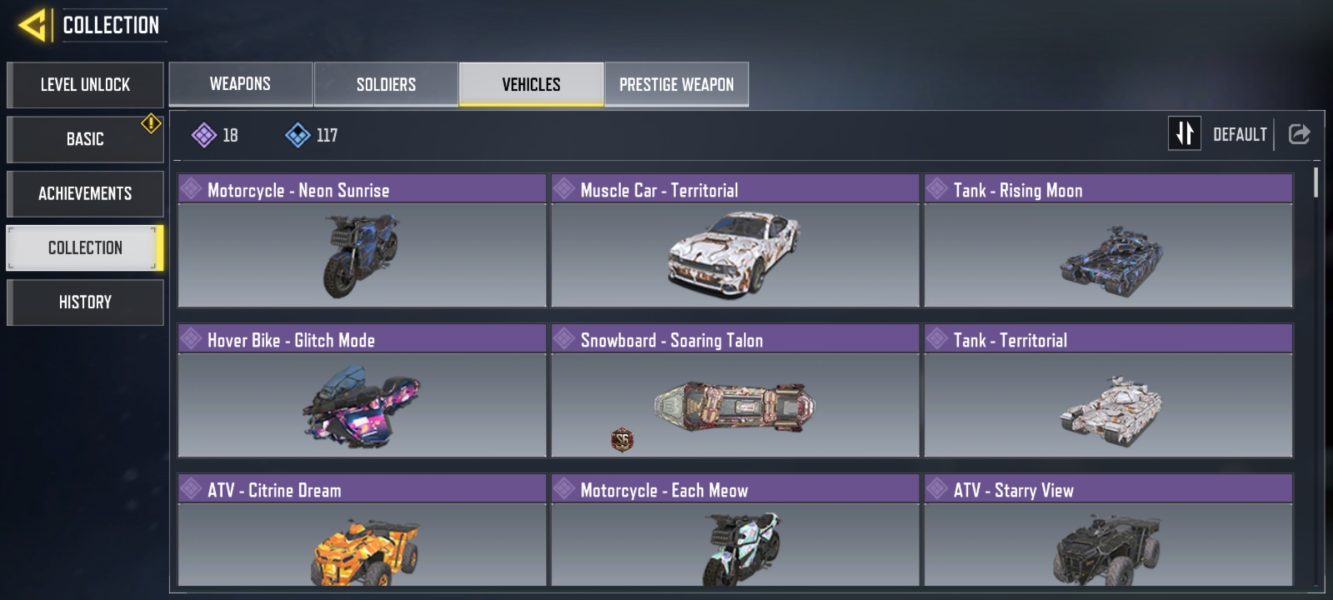Select the Collection menu entry
The width and height of the screenshot is (1333, 600).
point(85,248)
